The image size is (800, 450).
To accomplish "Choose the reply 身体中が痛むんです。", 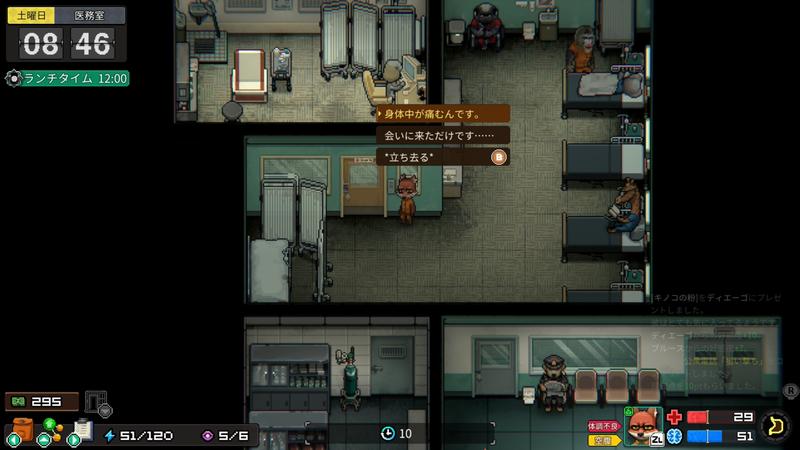I will [441, 114].
